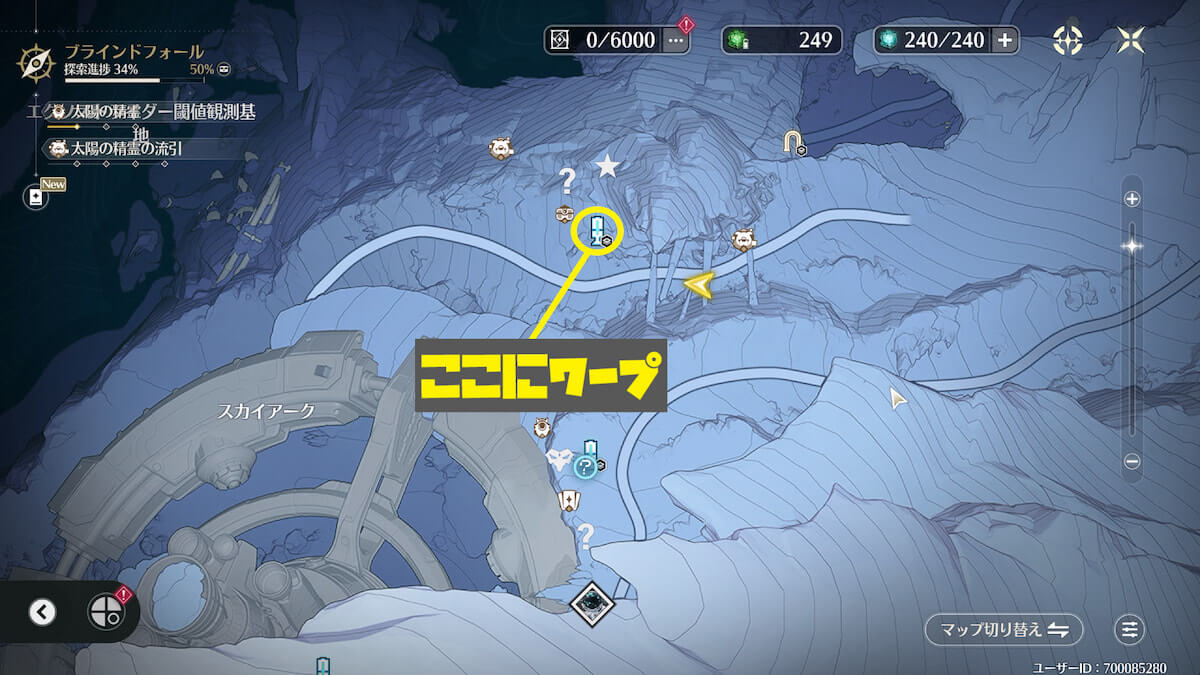Viewport: 1200px width, 675px height.
Task: Open the 50% exploration reward icon
Action: pyautogui.click(x=225, y=68)
